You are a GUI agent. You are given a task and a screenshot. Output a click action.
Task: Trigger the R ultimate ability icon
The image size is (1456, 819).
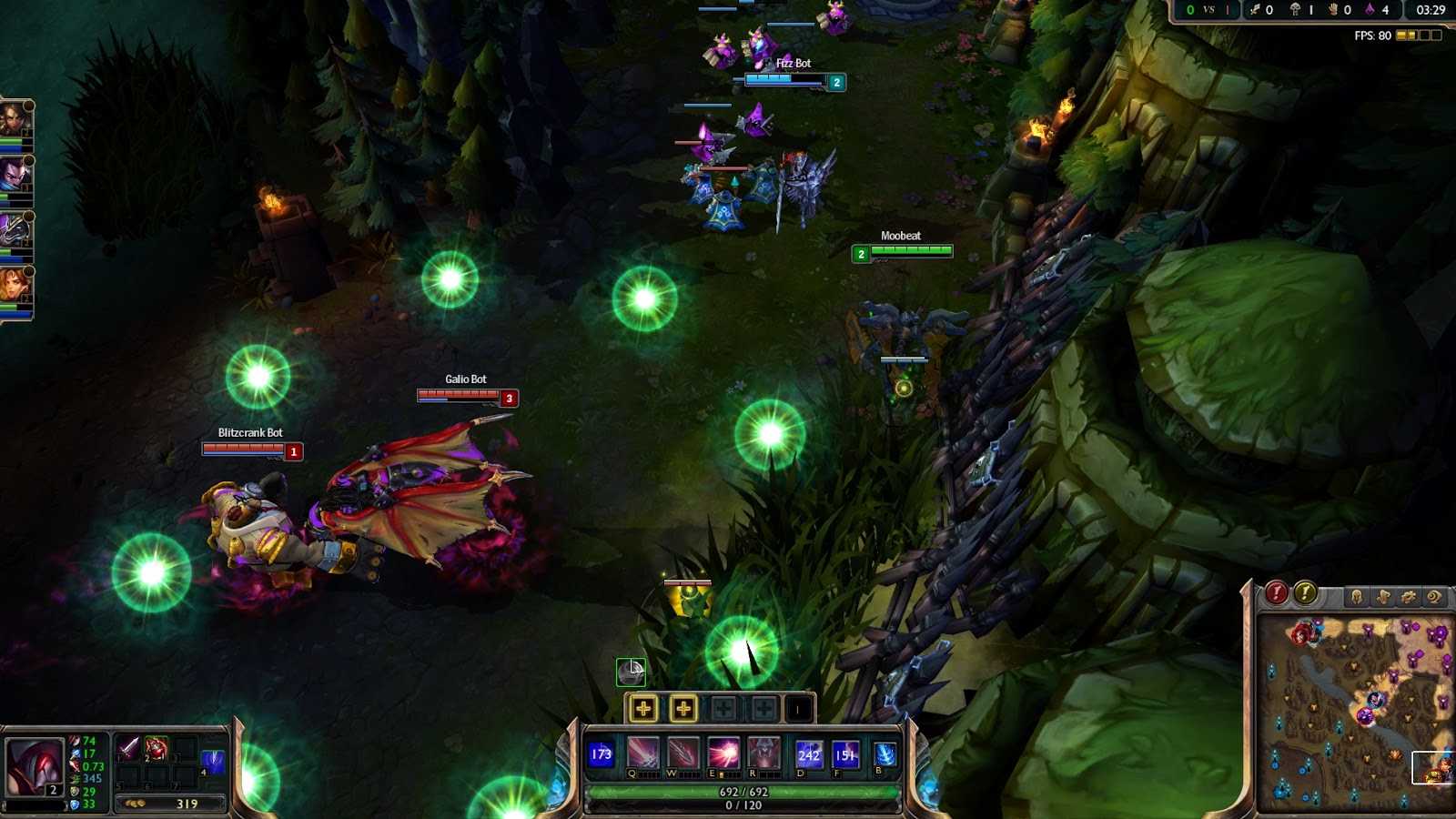[x=763, y=753]
